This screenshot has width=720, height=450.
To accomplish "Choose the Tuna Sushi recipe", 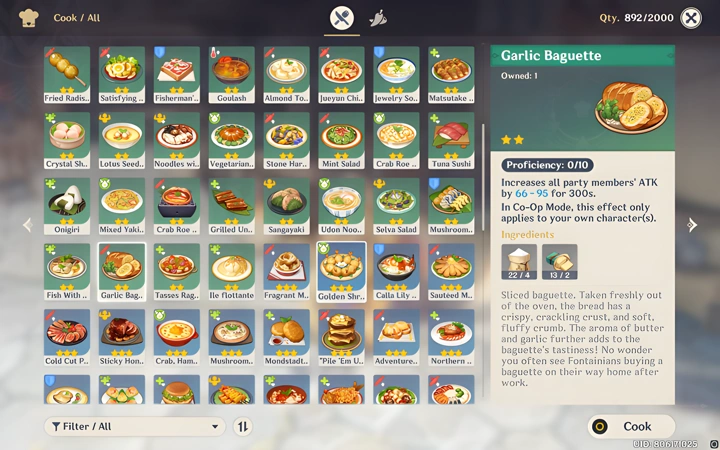I will click(x=451, y=141).
